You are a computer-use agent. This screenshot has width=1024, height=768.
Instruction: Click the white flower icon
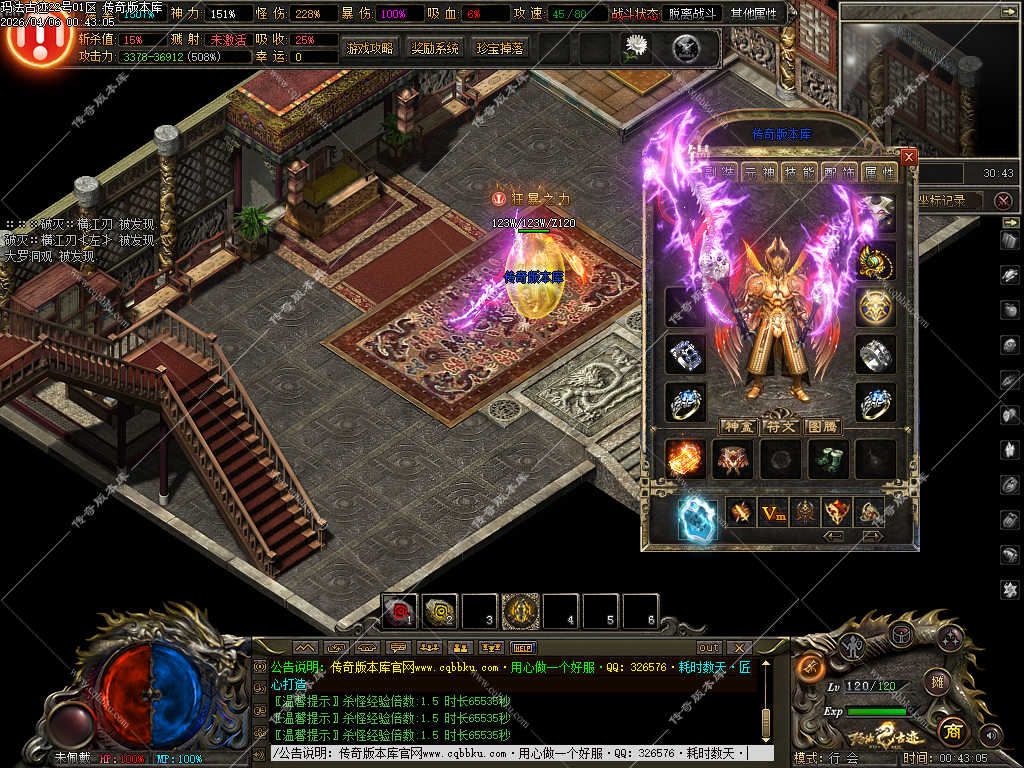[x=636, y=46]
